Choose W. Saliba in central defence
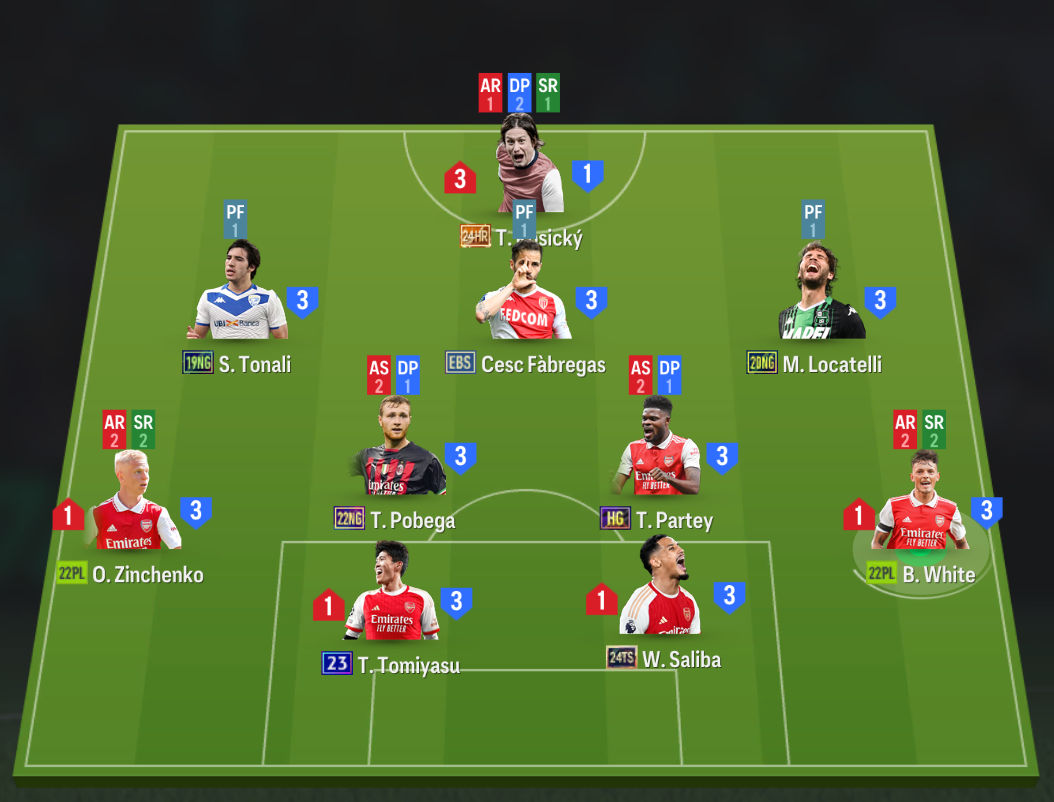The width and height of the screenshot is (1054, 802). 659,592
